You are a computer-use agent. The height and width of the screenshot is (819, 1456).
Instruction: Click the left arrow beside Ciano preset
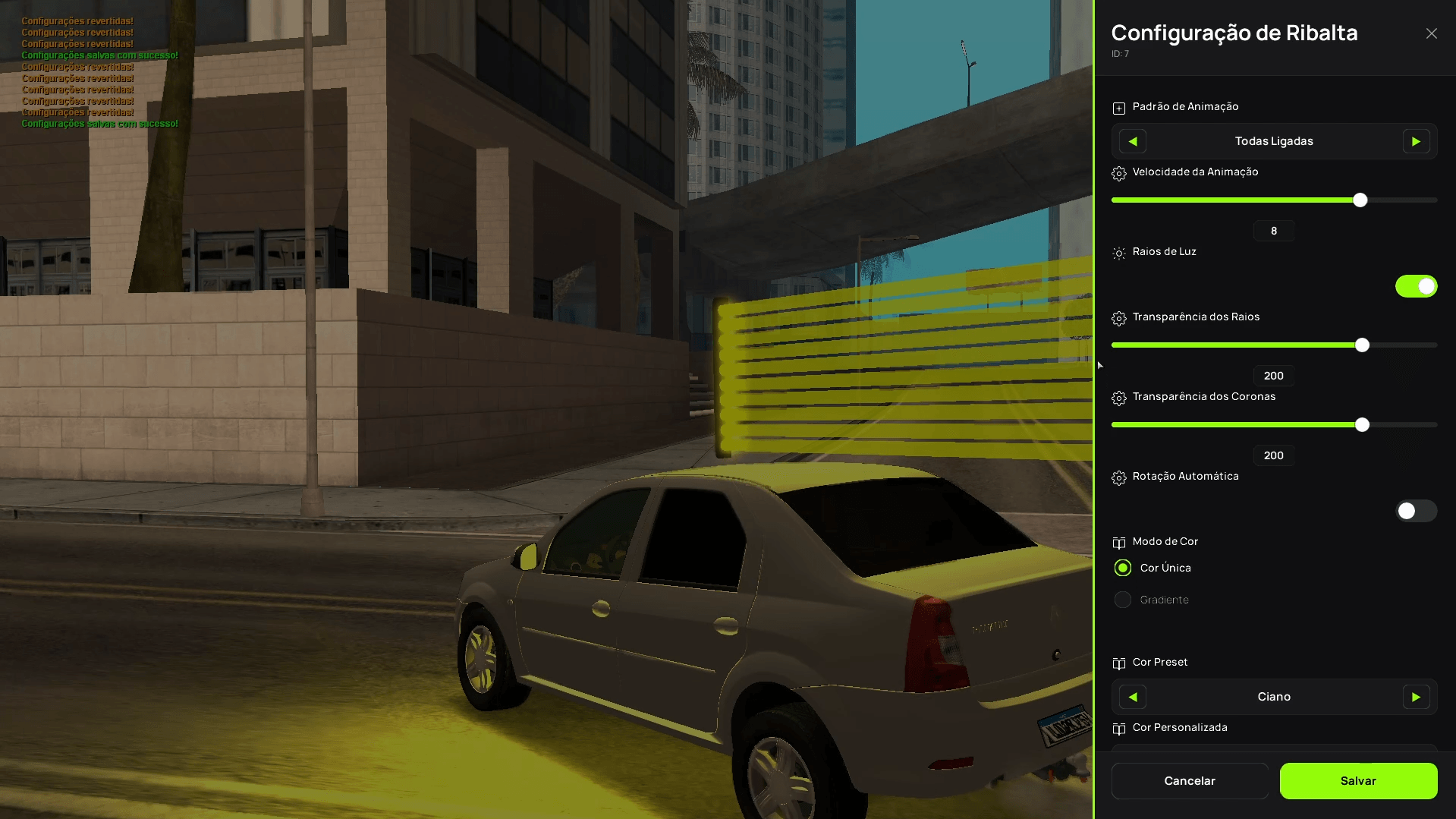pos(1131,696)
